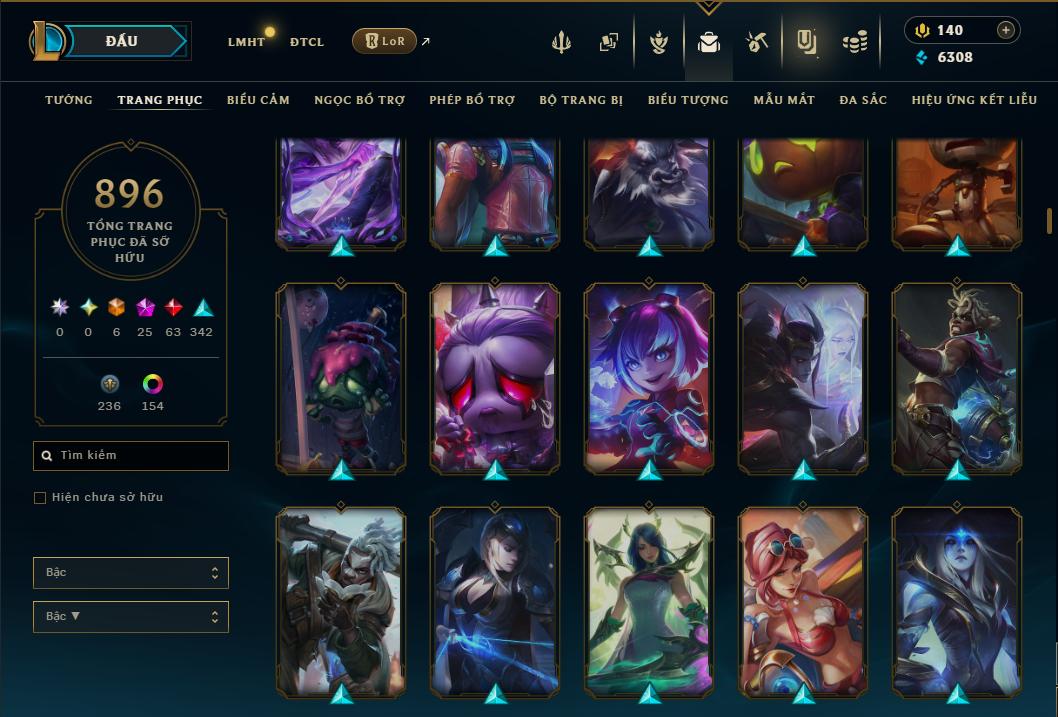
Task: Select the crying purple-haired Amumu skin card
Action: point(495,377)
